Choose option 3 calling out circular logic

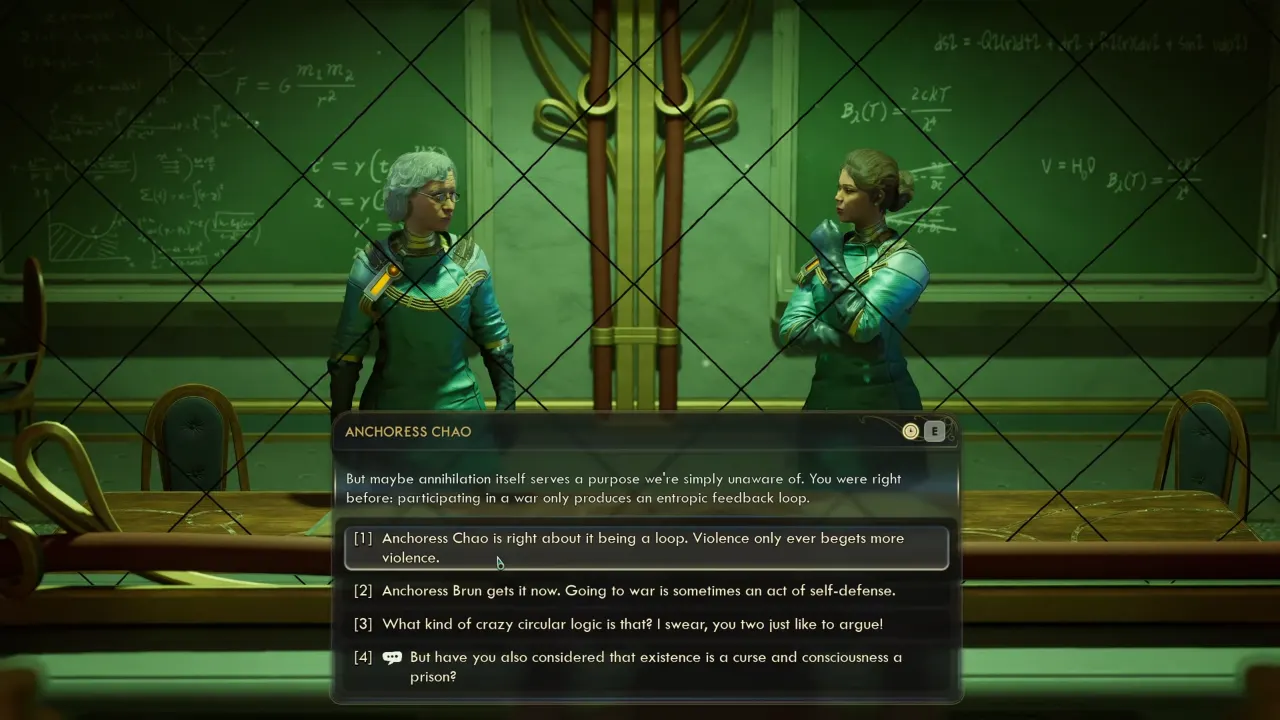(x=630, y=623)
